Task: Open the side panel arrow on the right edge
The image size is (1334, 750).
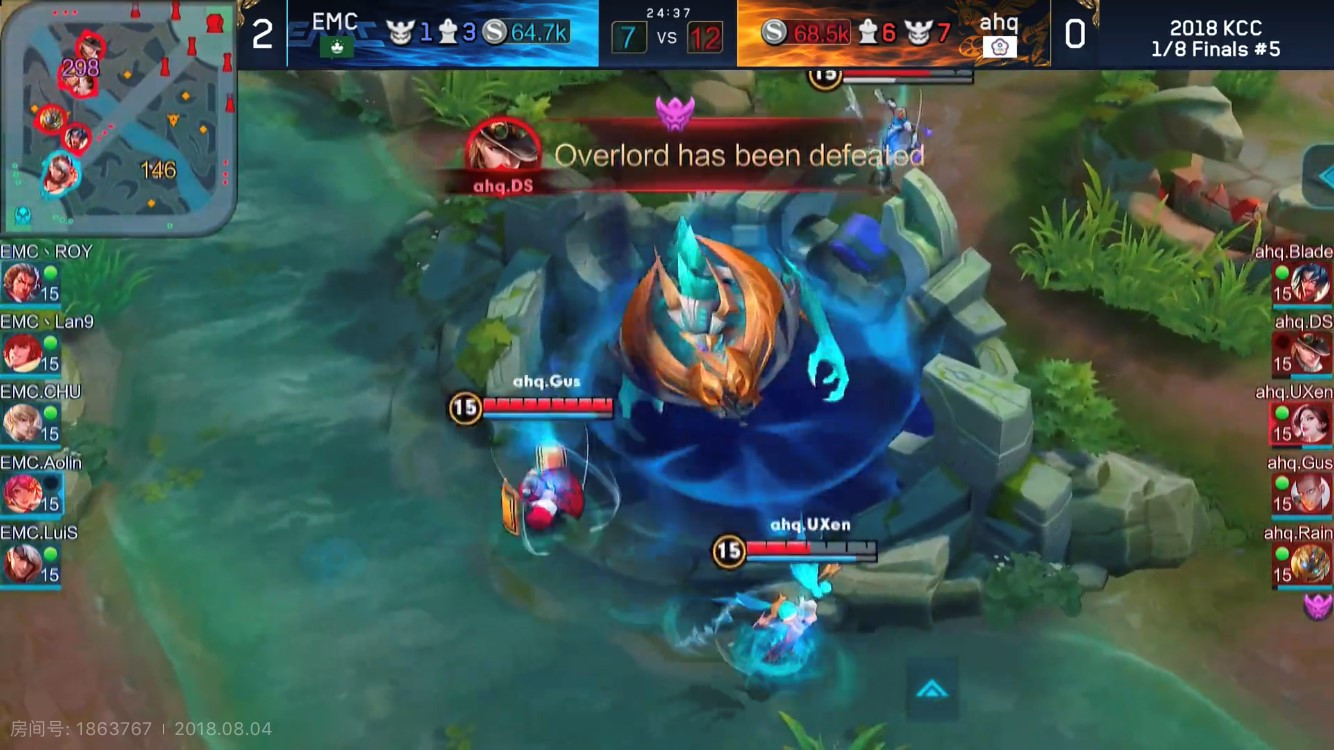Action: click(x=1320, y=177)
